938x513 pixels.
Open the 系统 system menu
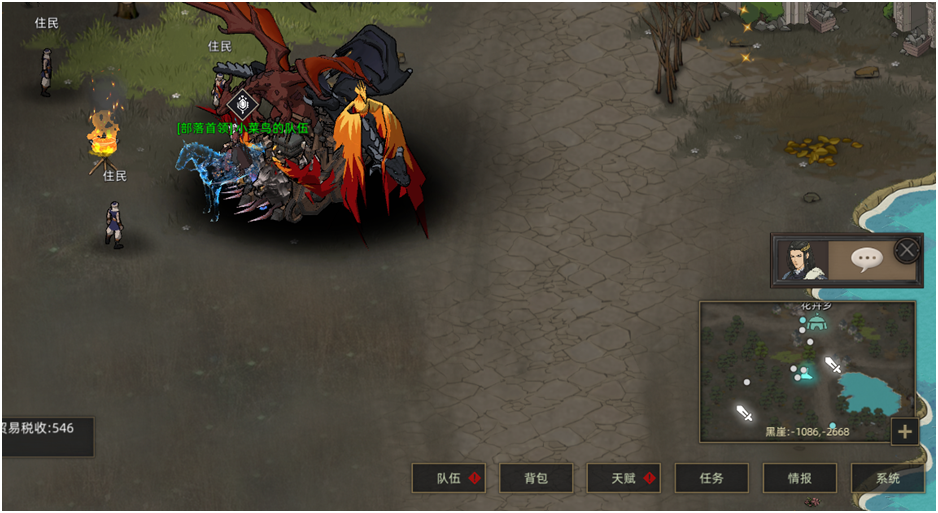tap(887, 478)
